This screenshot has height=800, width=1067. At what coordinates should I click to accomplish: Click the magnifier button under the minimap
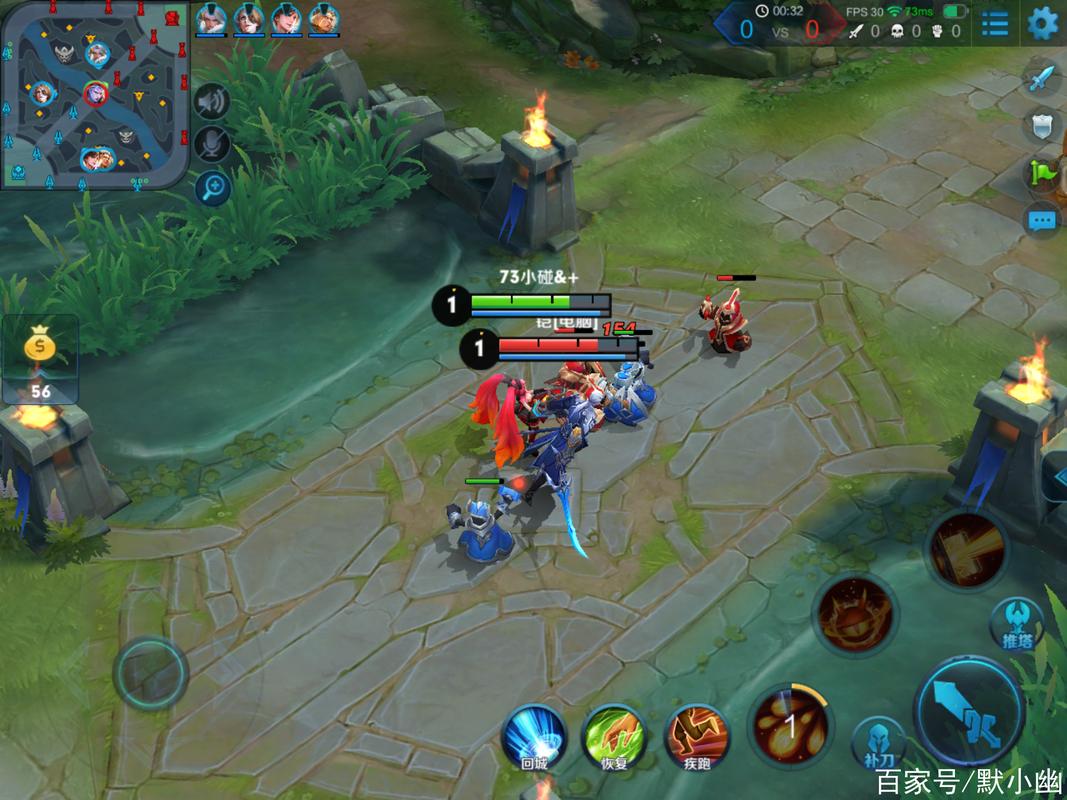pos(212,187)
